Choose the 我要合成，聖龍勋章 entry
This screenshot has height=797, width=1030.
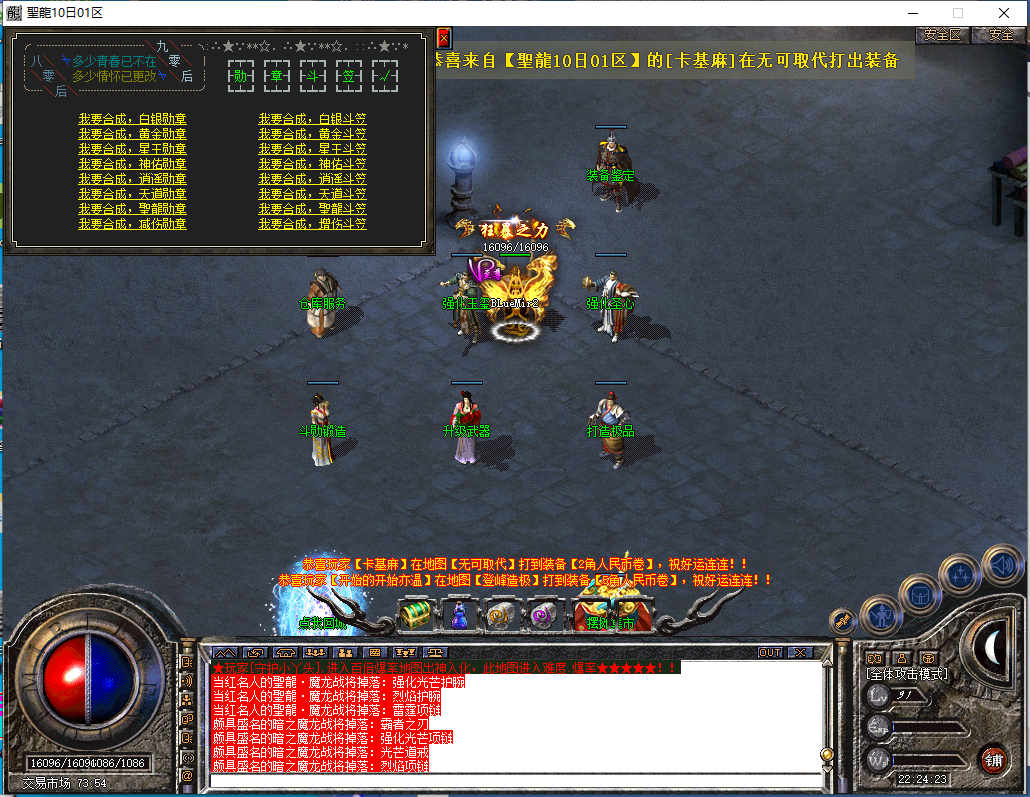tap(133, 209)
